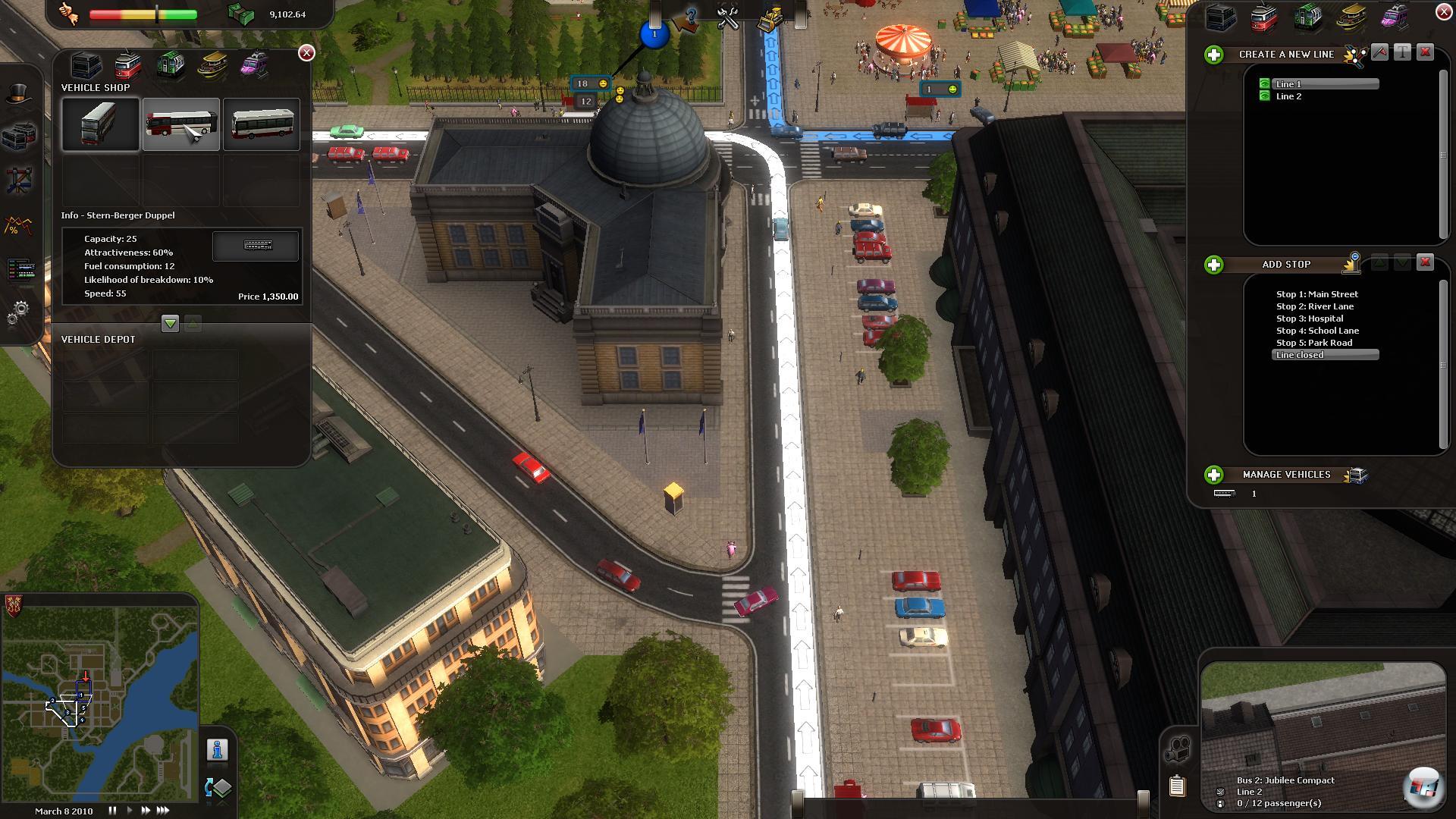Choose the double-decker bus in vehicle shop

click(100, 124)
